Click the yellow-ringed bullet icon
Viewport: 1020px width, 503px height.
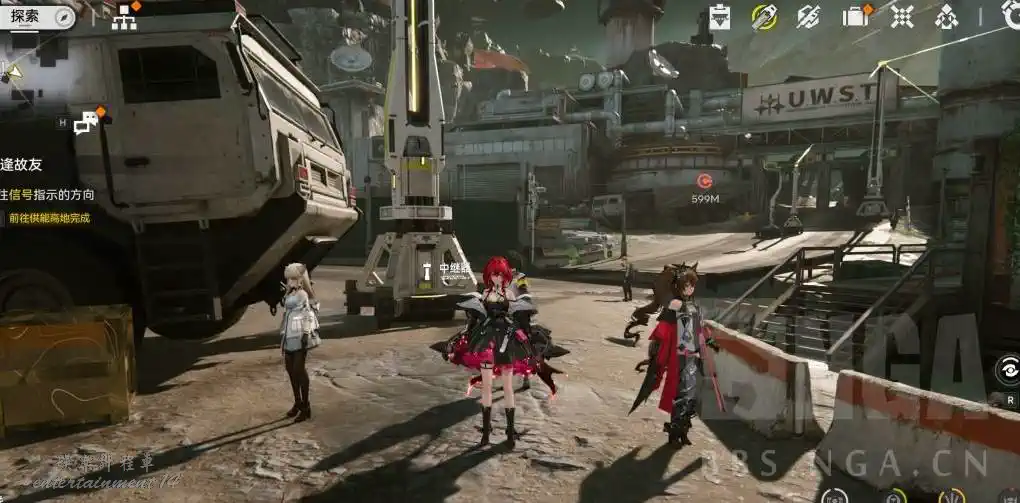(765, 16)
